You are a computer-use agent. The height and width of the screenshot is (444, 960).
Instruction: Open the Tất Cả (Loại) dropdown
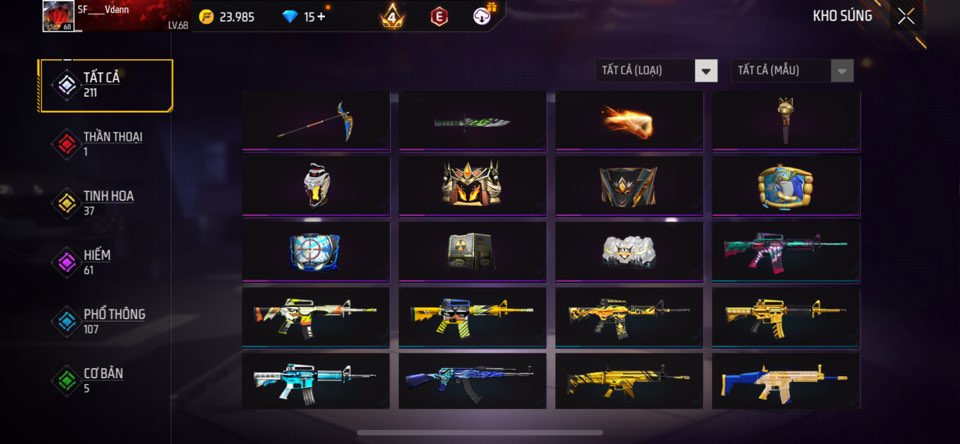point(657,70)
